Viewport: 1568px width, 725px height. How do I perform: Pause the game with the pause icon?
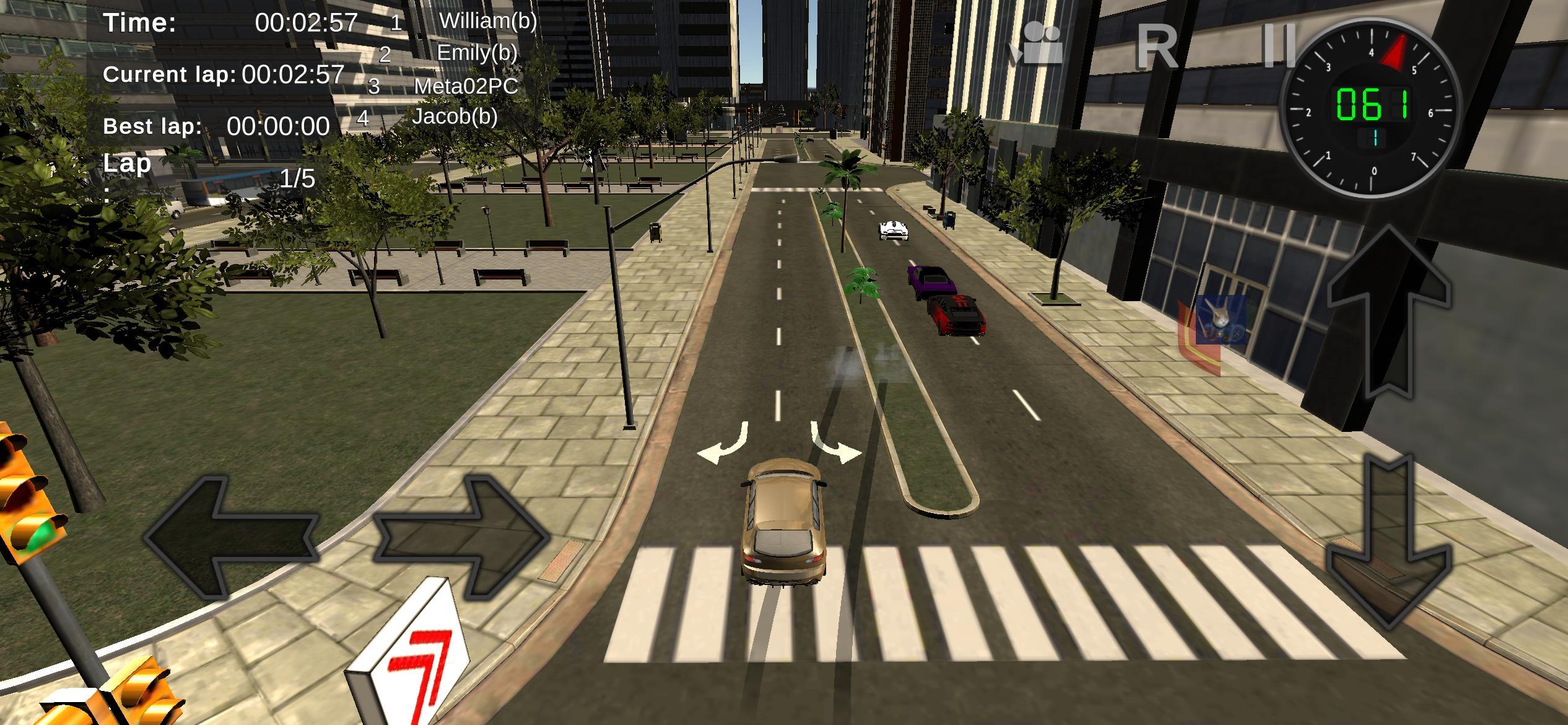(1279, 46)
